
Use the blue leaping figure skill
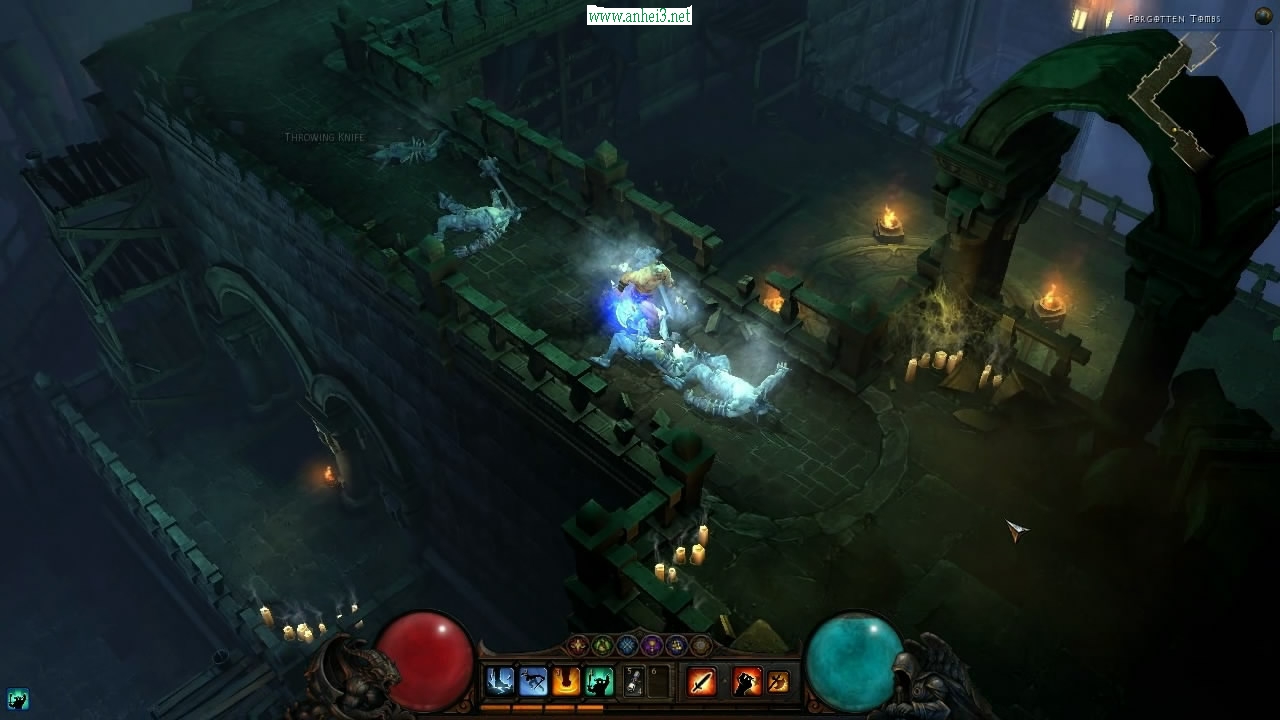coord(533,682)
